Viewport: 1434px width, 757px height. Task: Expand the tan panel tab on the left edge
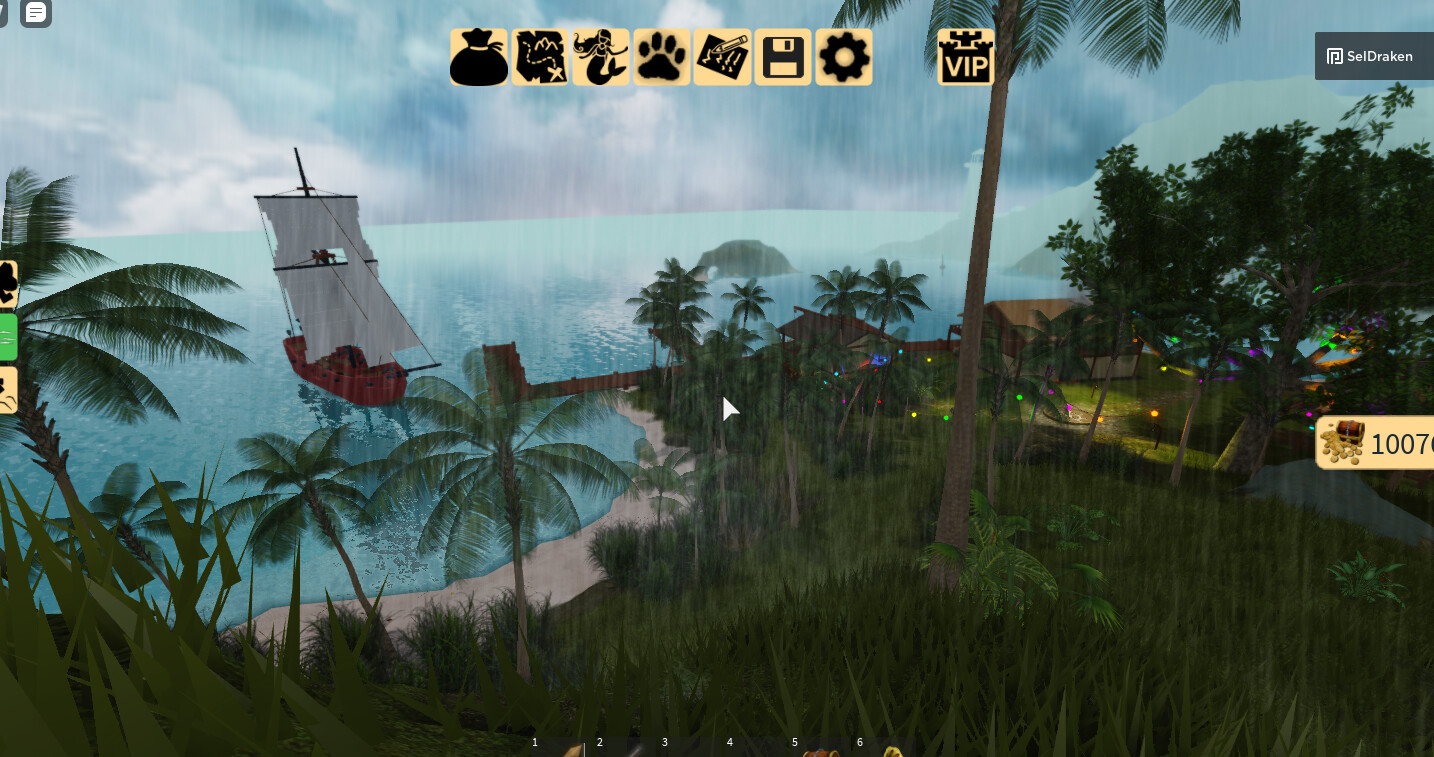pyautogui.click(x=8, y=389)
